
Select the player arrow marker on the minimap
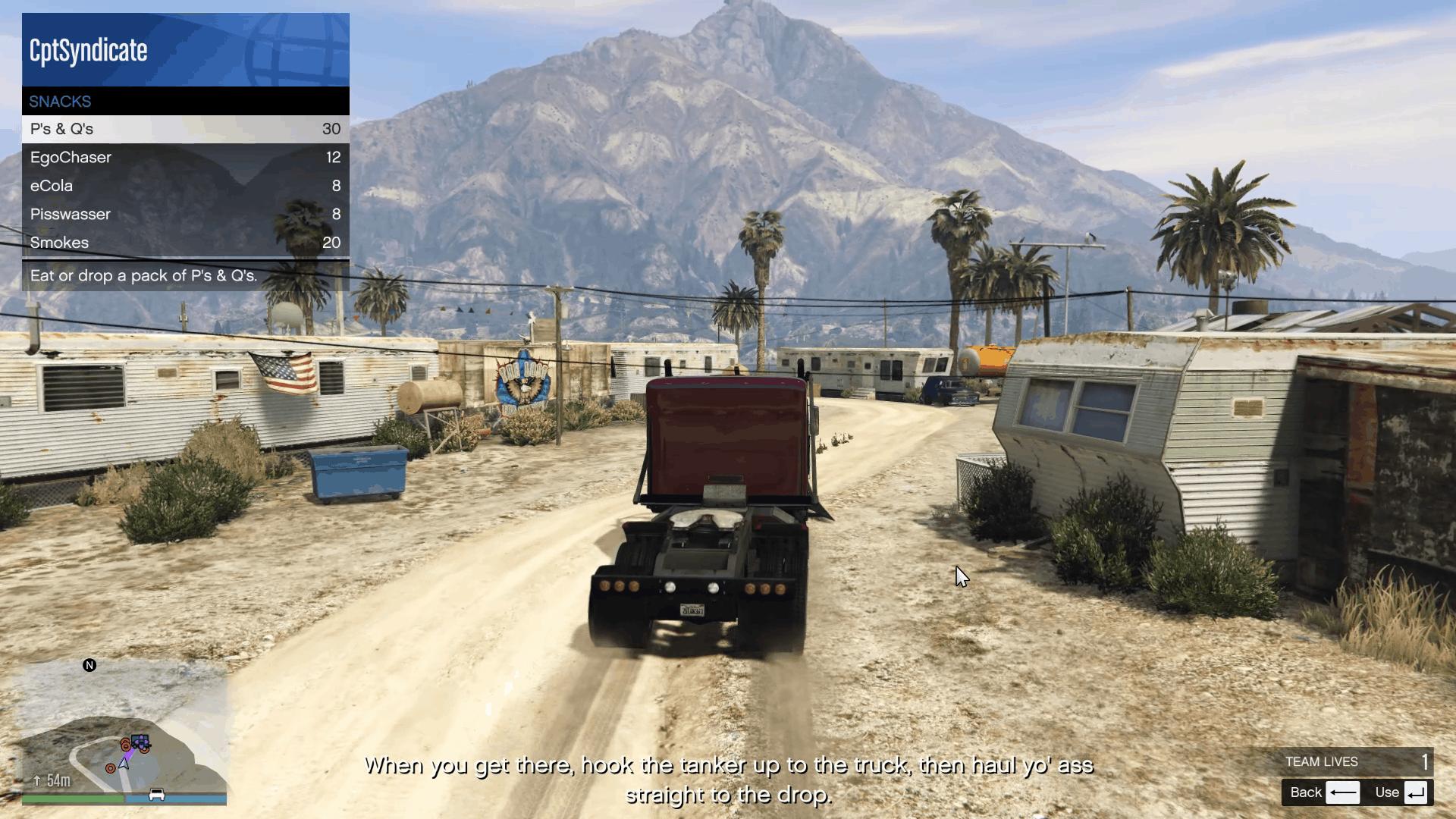124,764
